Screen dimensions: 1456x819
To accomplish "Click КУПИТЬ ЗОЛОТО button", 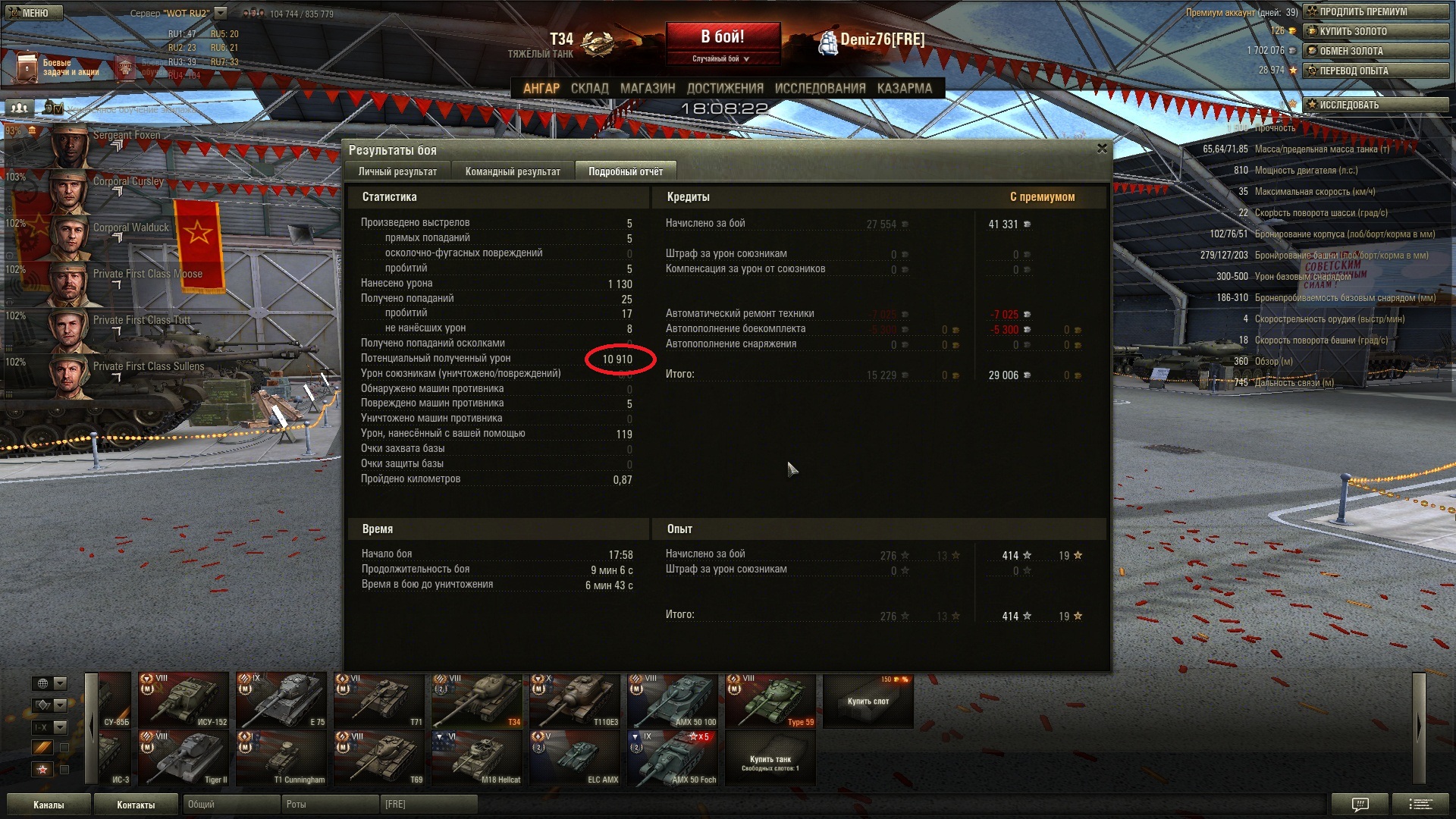I will [x=1375, y=31].
